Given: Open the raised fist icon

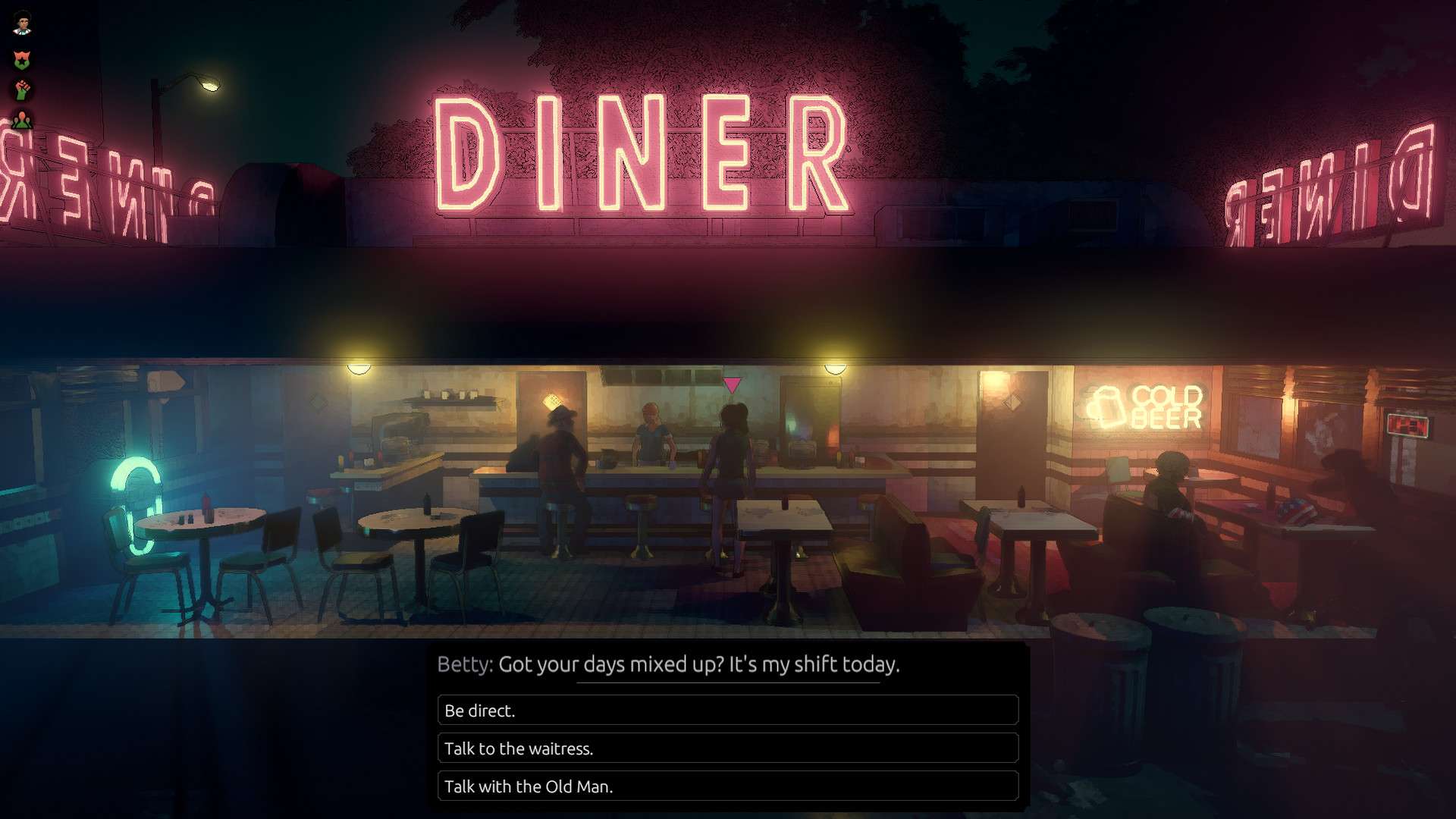Looking at the screenshot, I should pos(23,89).
